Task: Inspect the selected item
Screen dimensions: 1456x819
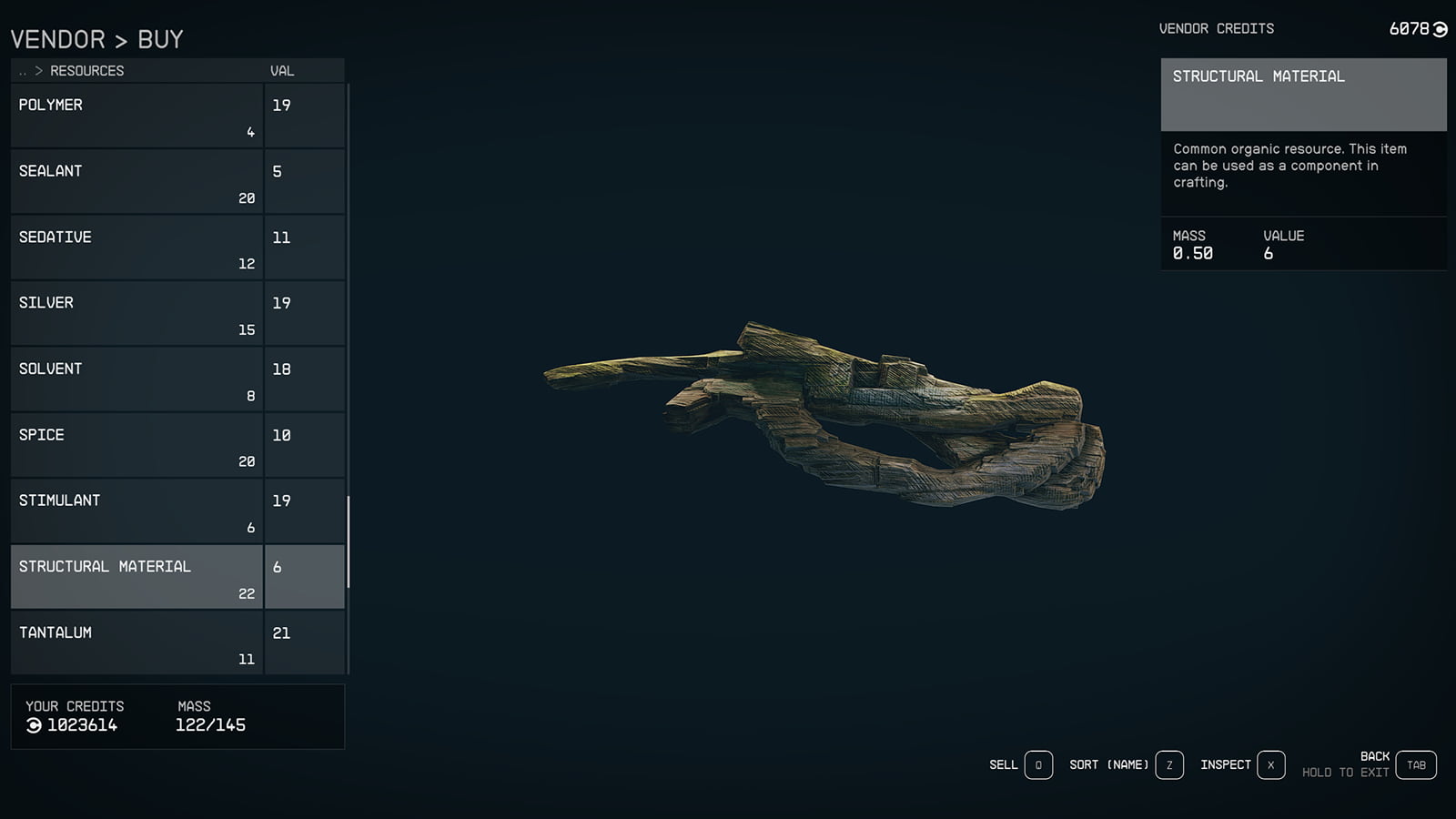Action: point(1270,765)
